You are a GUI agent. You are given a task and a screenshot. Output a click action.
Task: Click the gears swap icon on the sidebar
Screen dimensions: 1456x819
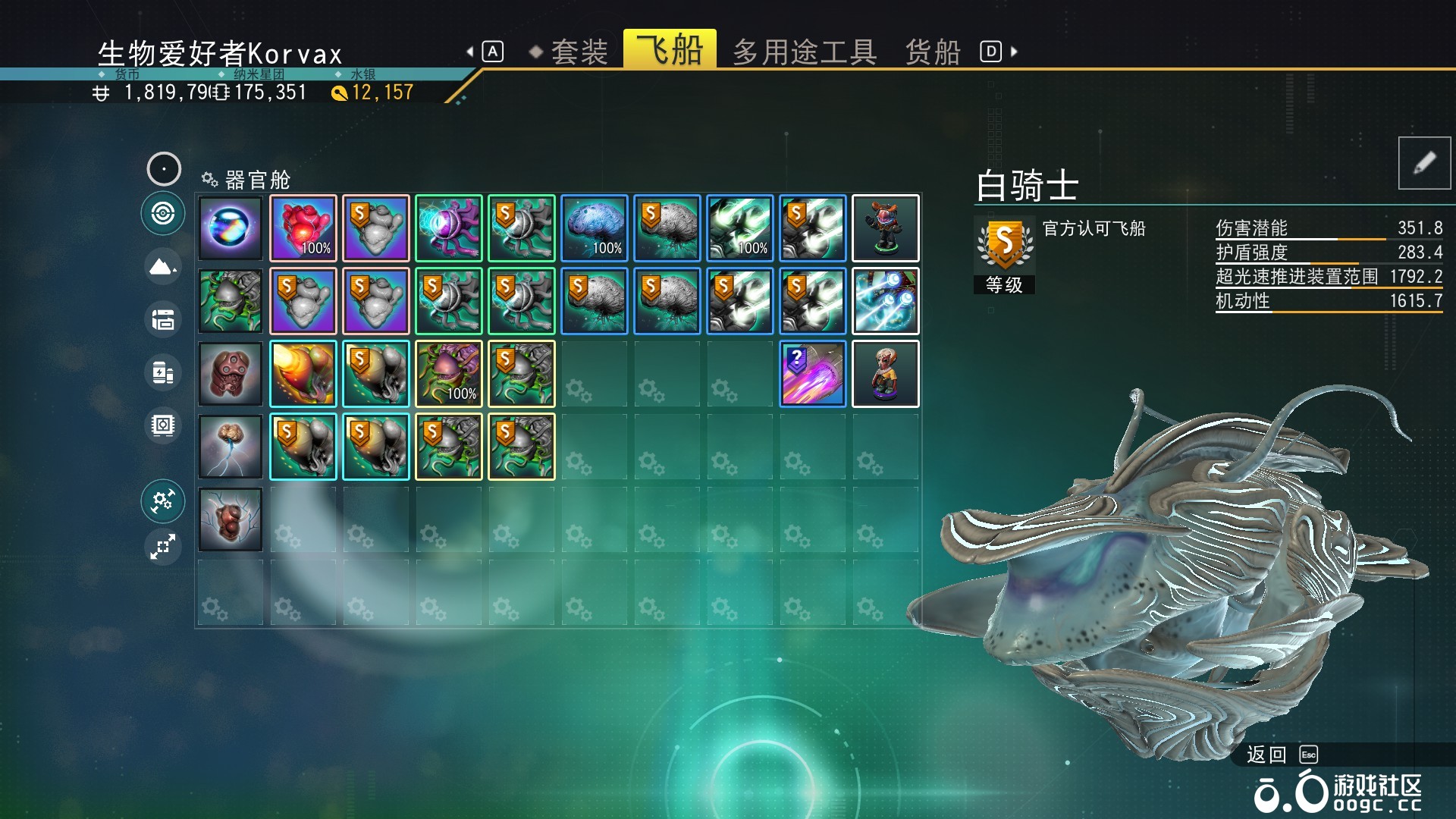[x=162, y=501]
